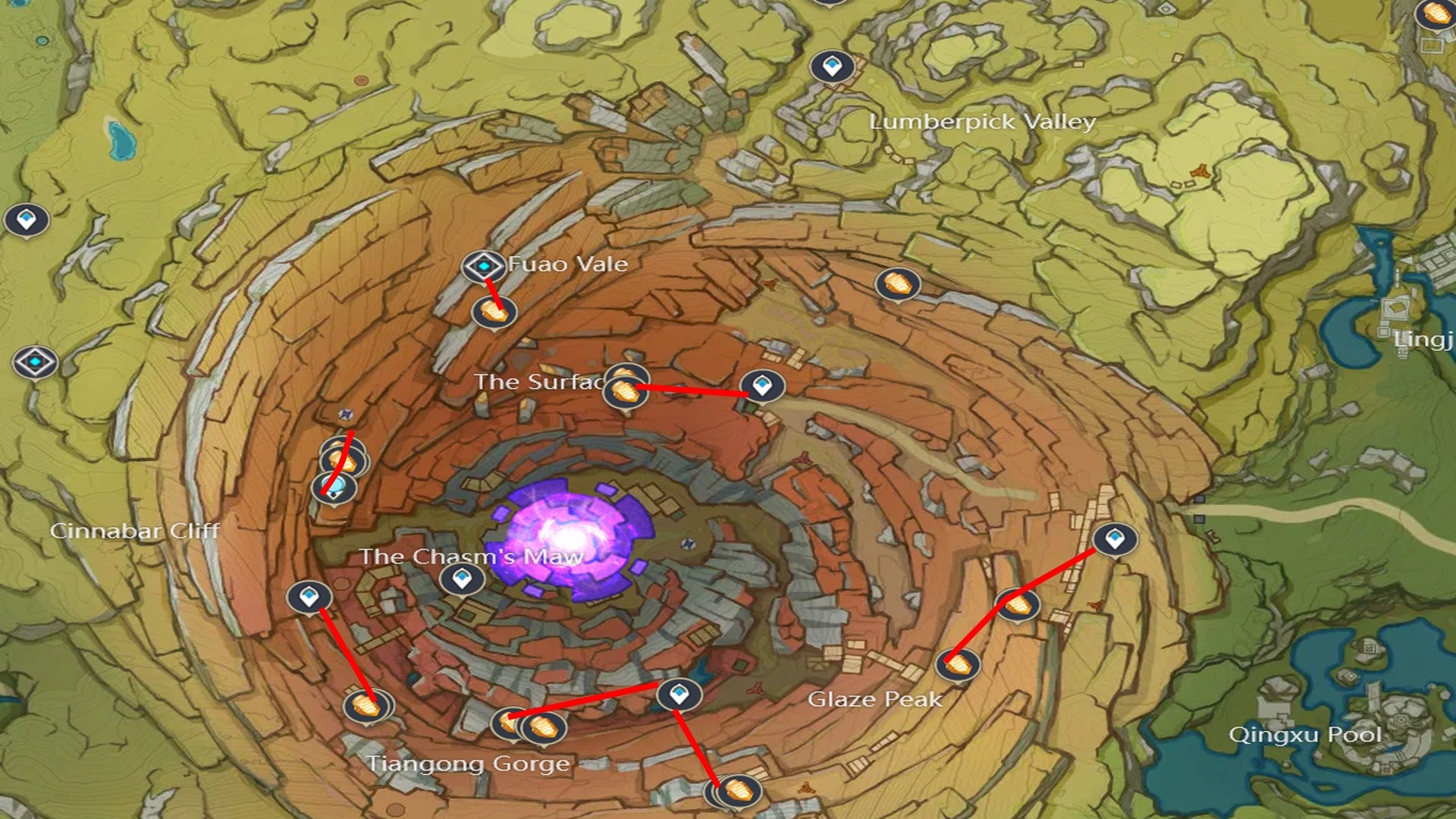
Task: Open the teleport waypoint east of The Surface
Action: [763, 387]
